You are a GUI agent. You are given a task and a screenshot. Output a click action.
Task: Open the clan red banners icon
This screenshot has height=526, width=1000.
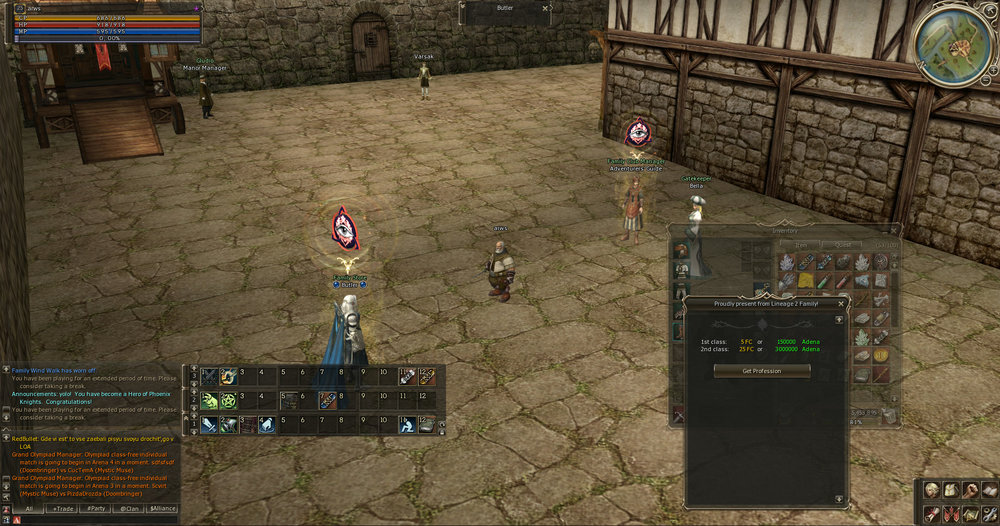pyautogui.click(x=950, y=513)
